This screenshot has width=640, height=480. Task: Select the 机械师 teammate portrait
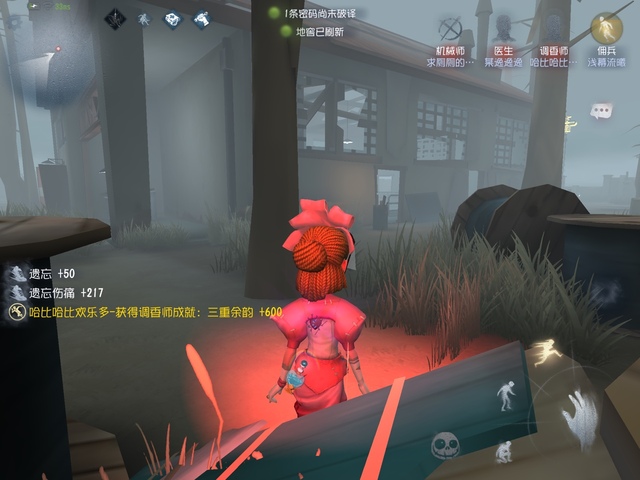[451, 28]
